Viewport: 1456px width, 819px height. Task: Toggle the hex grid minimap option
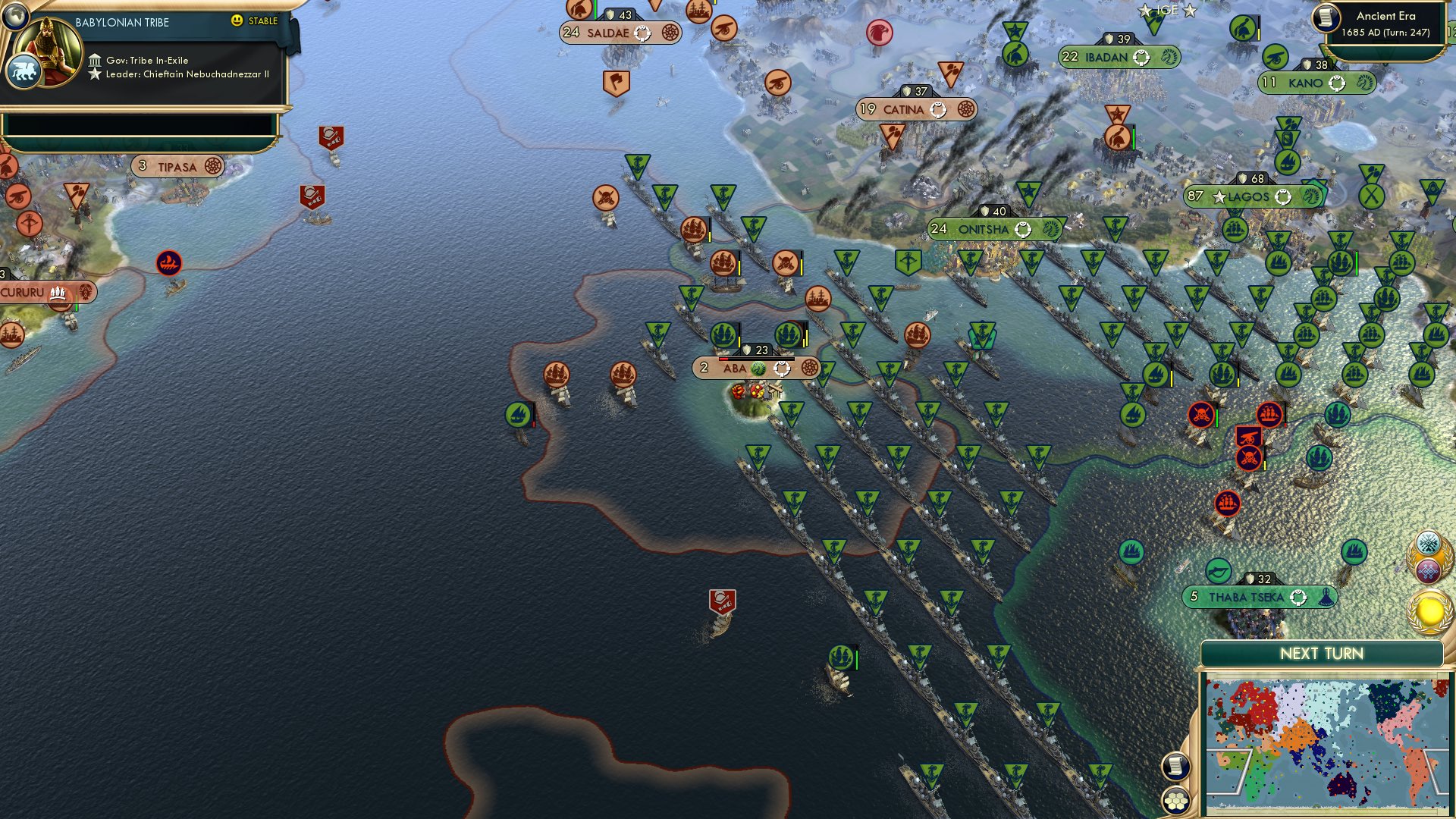(1175, 800)
